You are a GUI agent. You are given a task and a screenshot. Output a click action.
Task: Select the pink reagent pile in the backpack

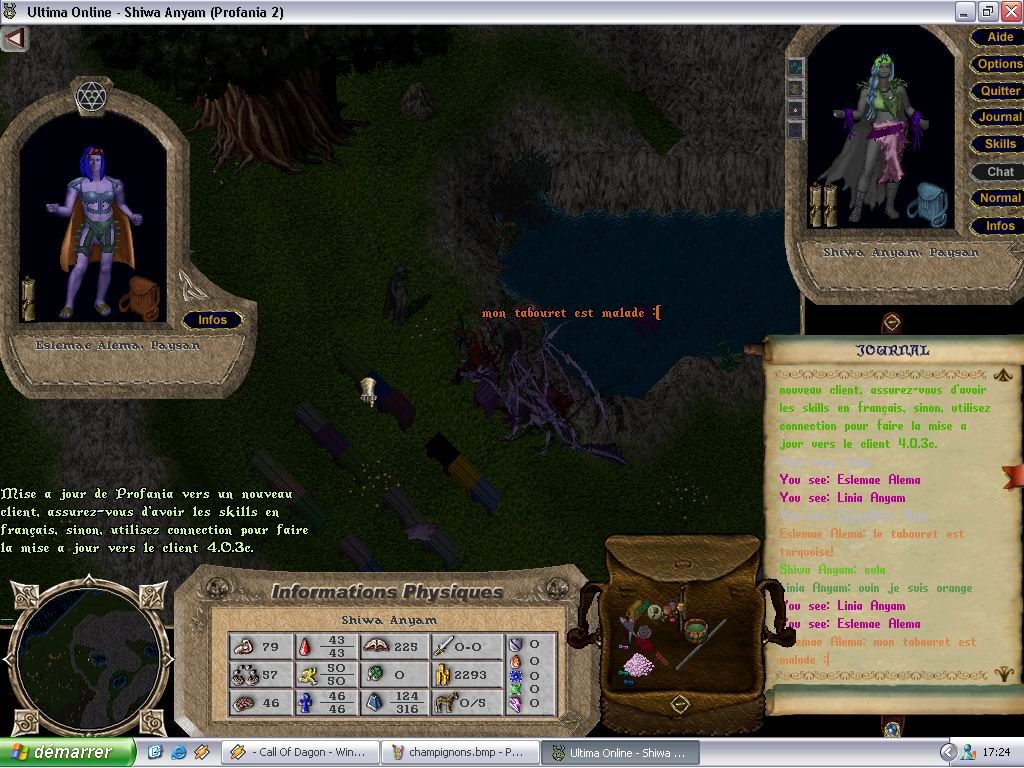tap(637, 663)
